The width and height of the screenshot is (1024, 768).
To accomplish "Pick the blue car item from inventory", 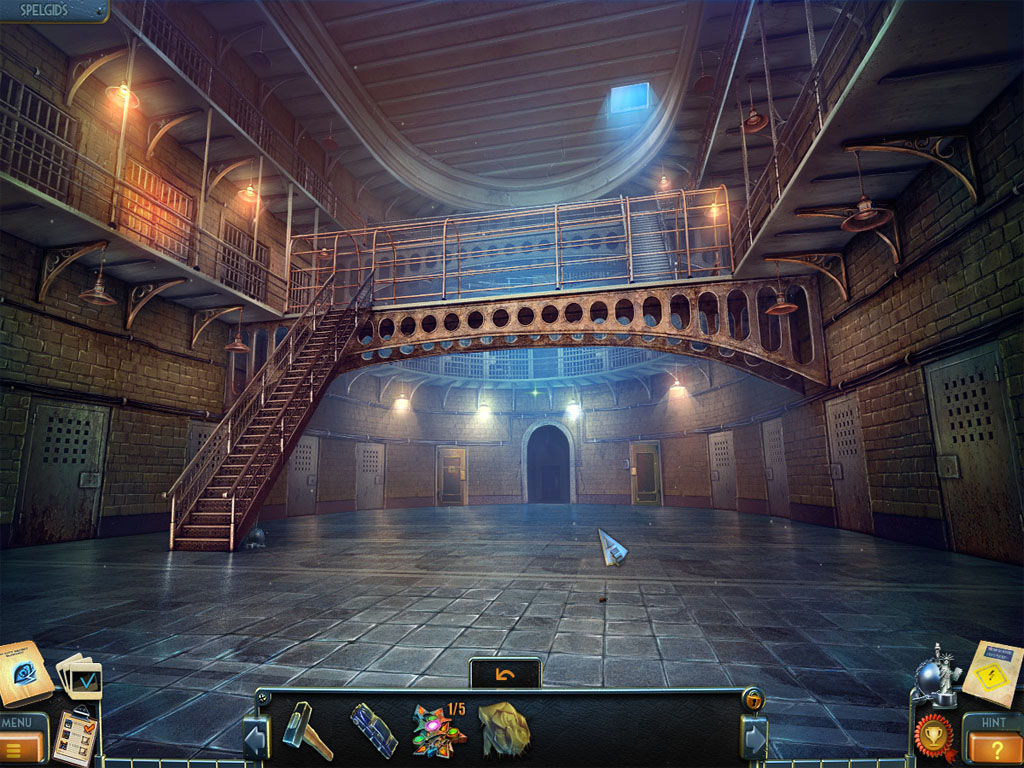I will 374,730.
